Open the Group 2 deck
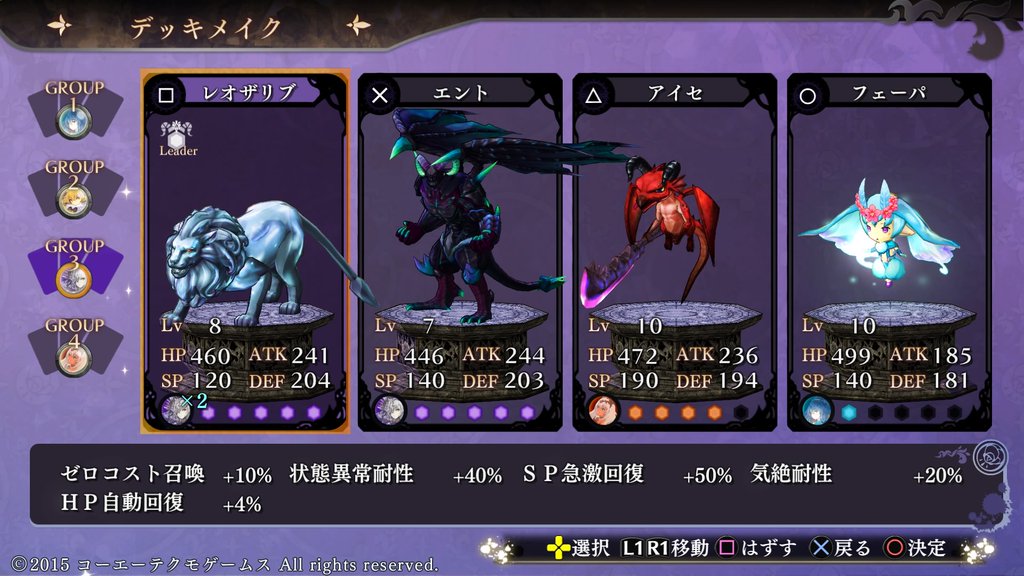Image resolution: width=1024 pixels, height=576 pixels. click(x=74, y=187)
